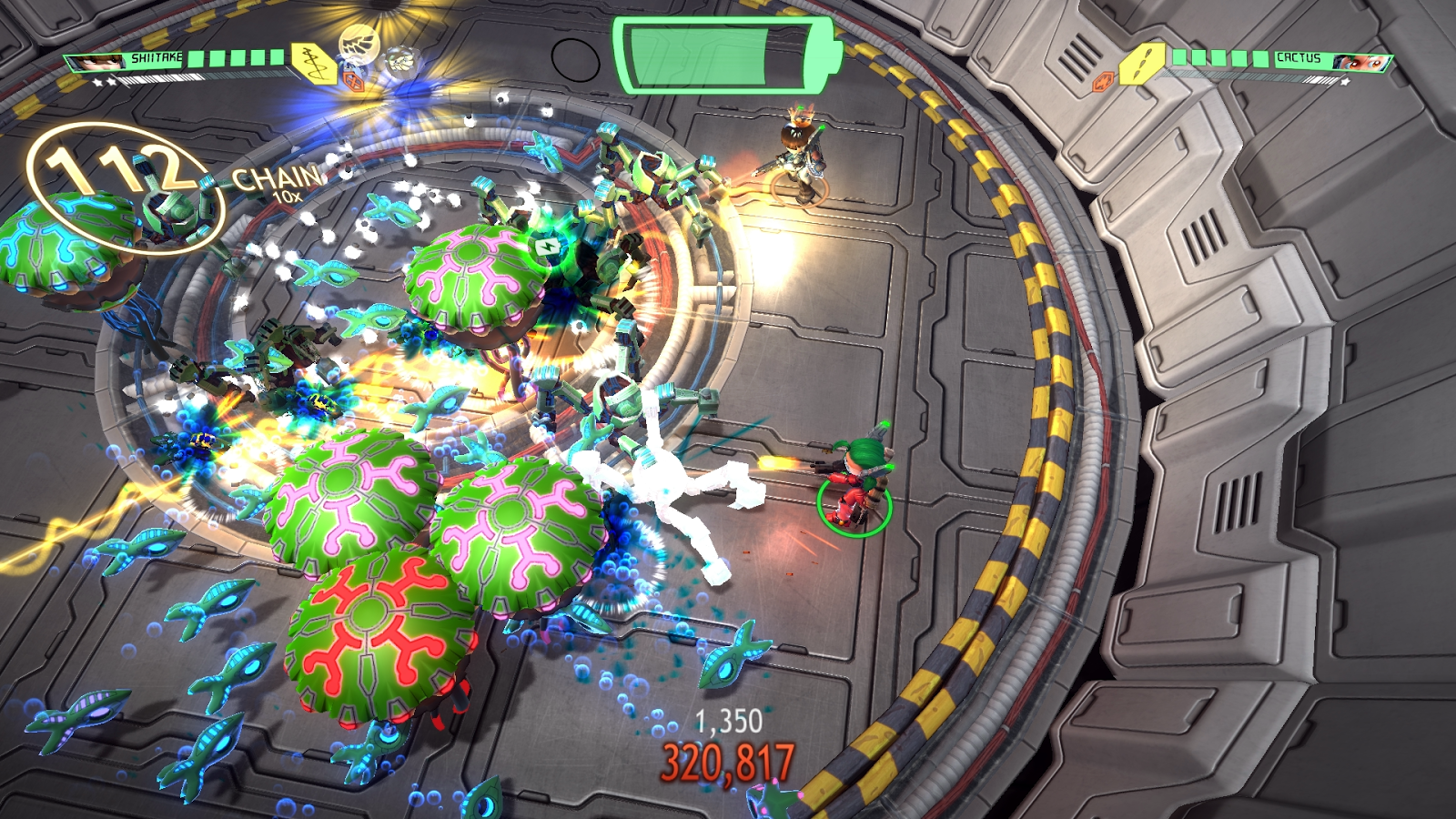
Task: Toggle the star beside Cactus's meter
Action: pos(1345,81)
